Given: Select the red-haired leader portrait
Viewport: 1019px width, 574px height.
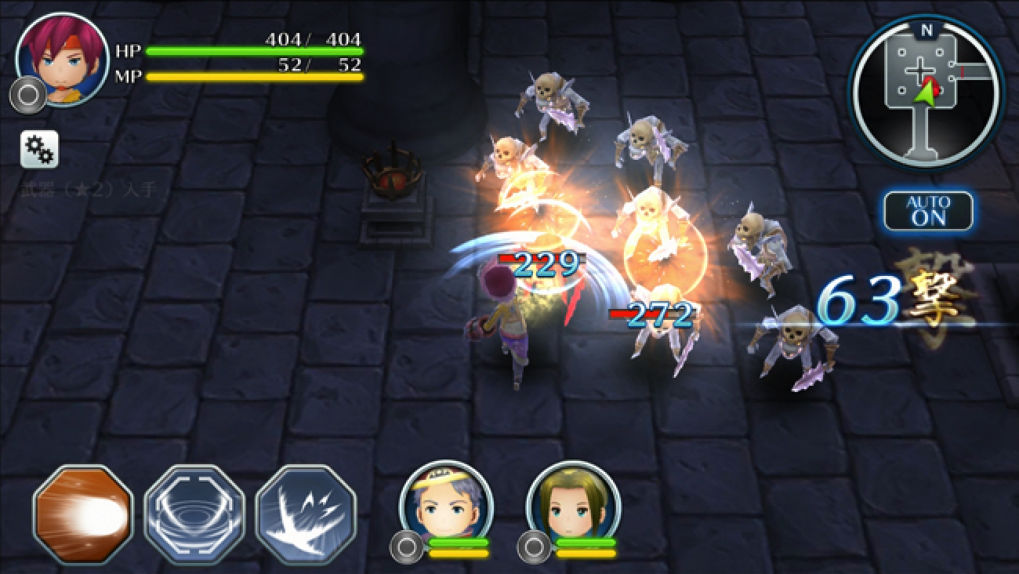Looking at the screenshot, I should click(62, 59).
